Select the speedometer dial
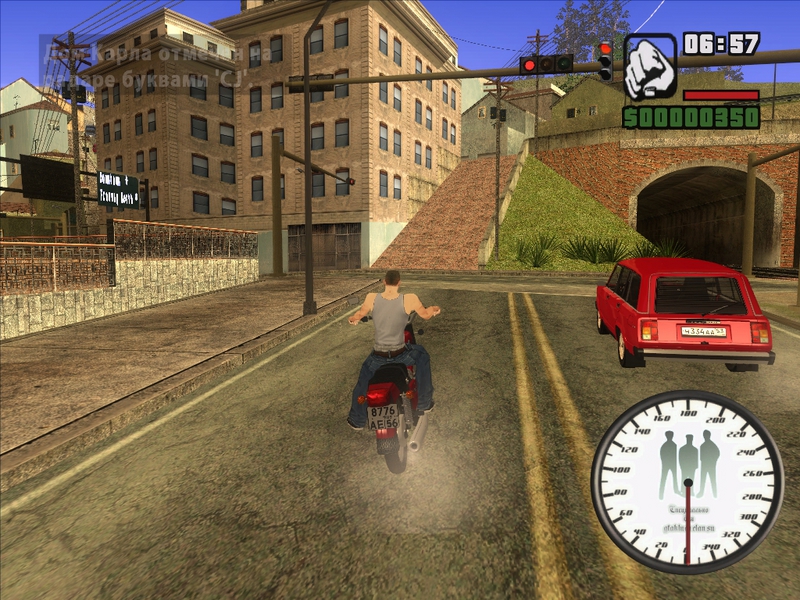 click(687, 482)
